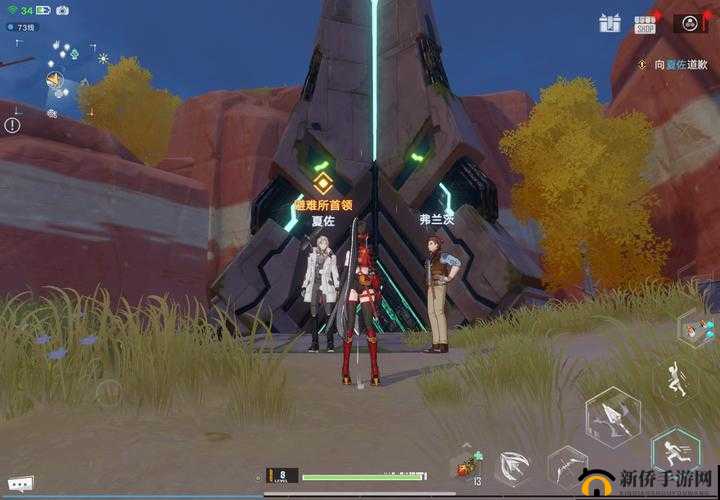Use the consumable food item slot

(x=465, y=467)
